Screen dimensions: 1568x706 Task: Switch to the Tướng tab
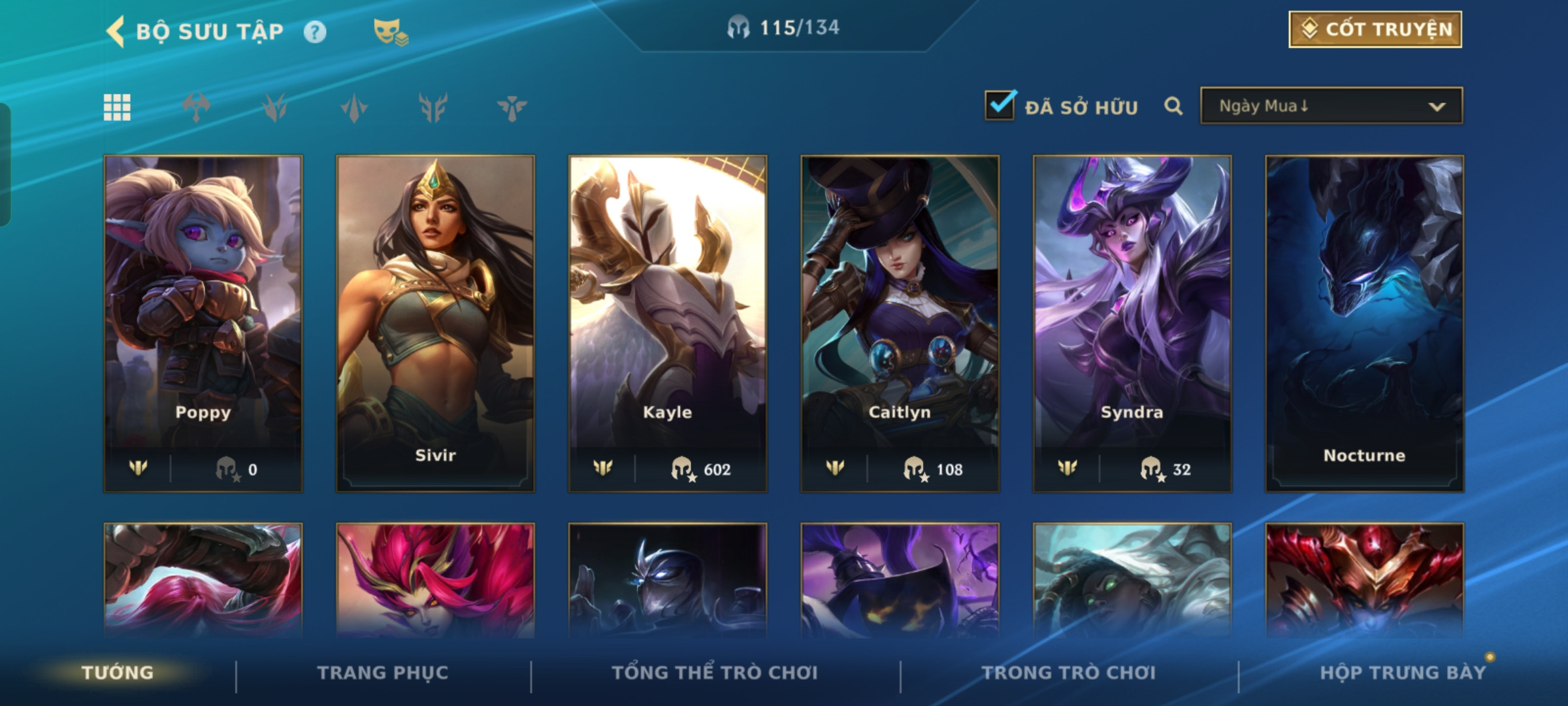pyautogui.click(x=118, y=673)
